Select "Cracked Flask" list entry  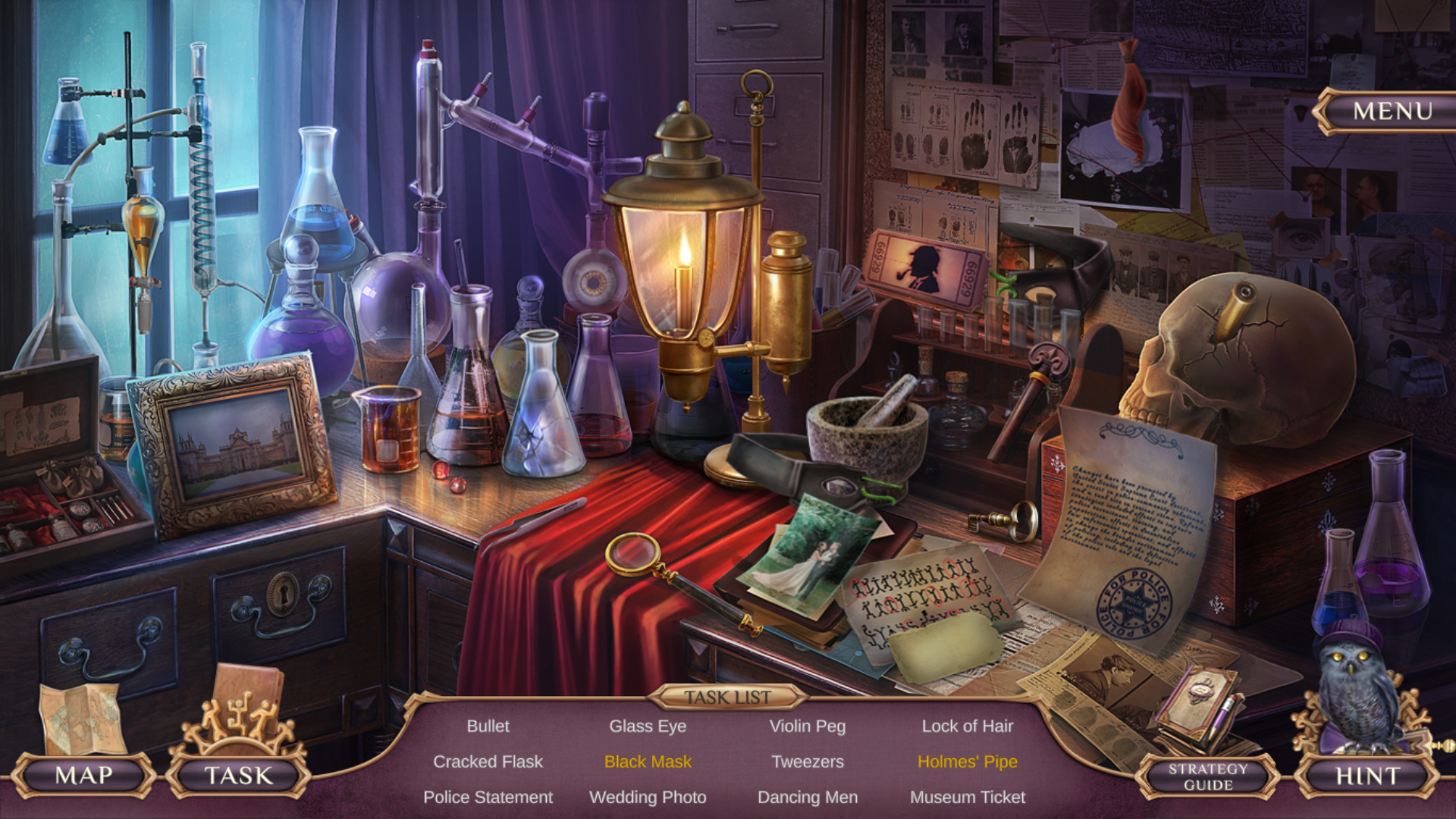pos(488,761)
